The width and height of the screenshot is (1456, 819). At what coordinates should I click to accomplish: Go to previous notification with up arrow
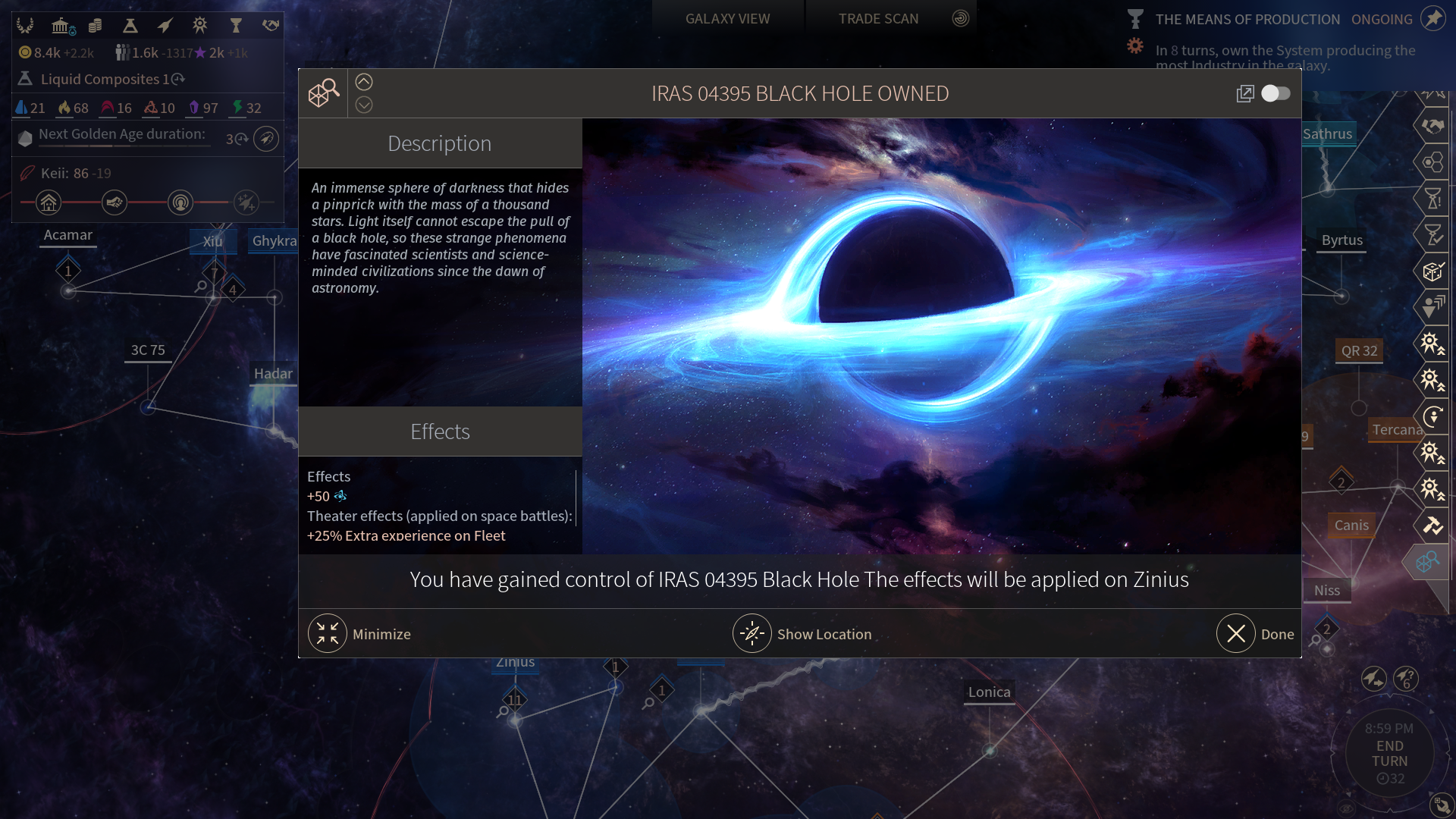(364, 82)
